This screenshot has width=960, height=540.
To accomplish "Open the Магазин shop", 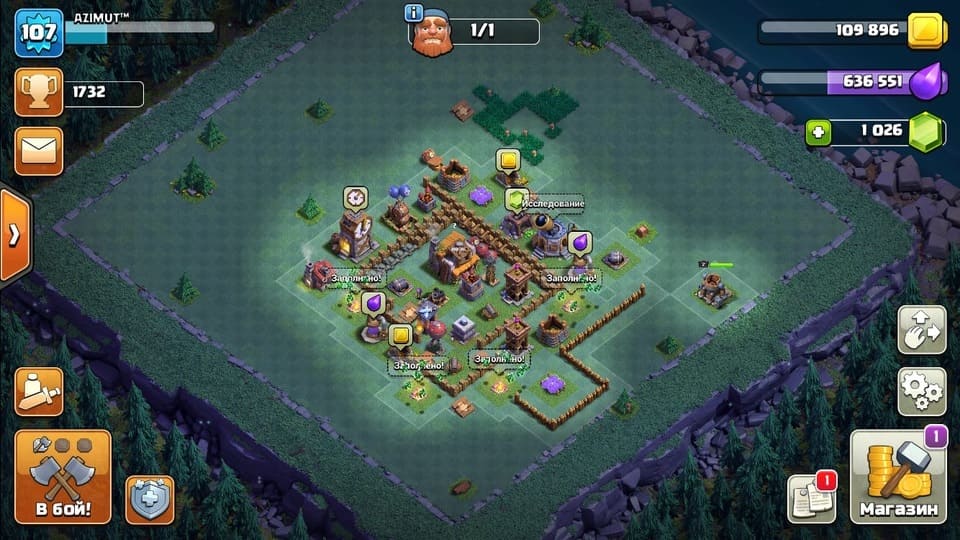I will click(898, 478).
